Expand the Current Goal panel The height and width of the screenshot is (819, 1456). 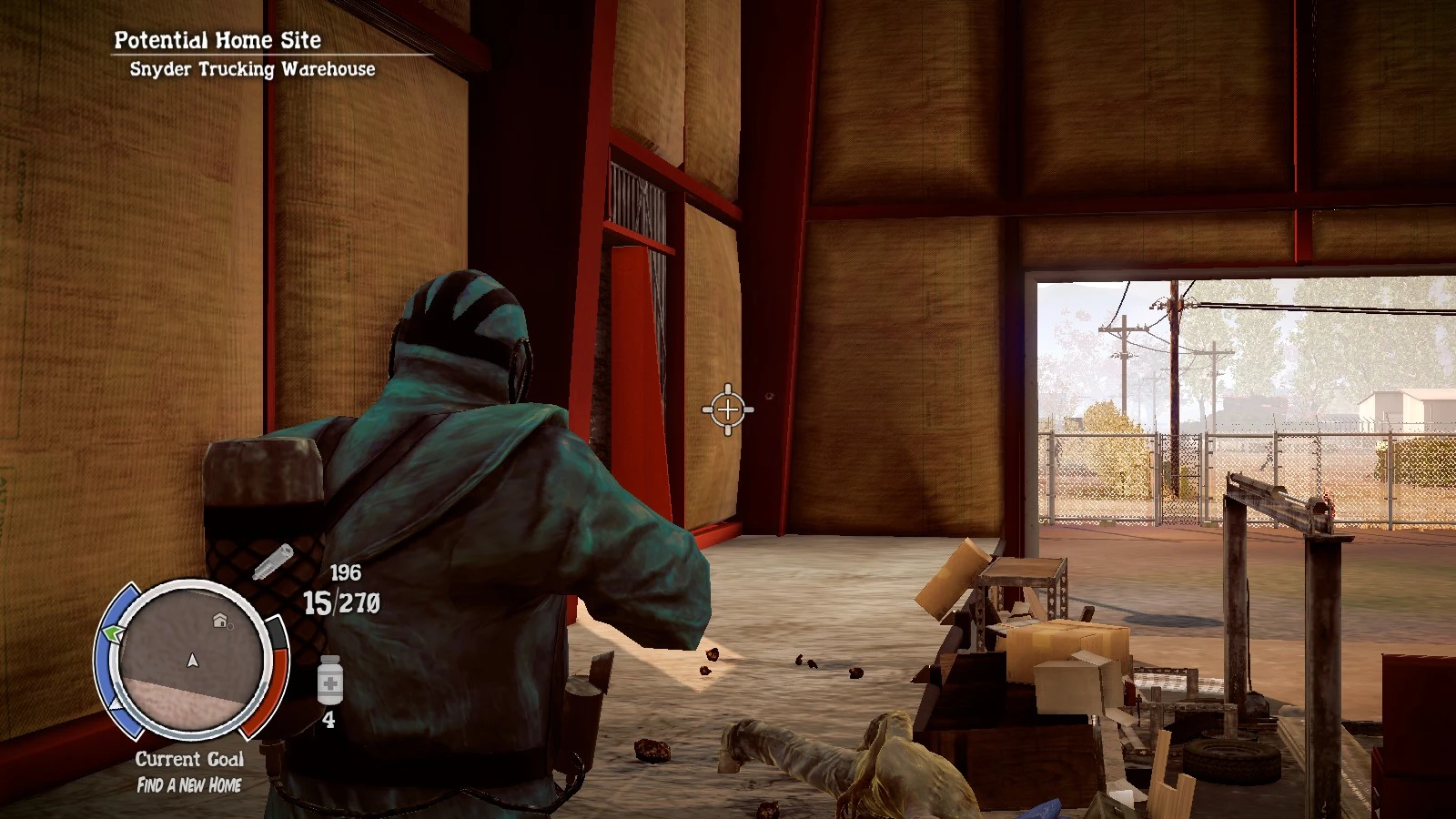coord(191,758)
